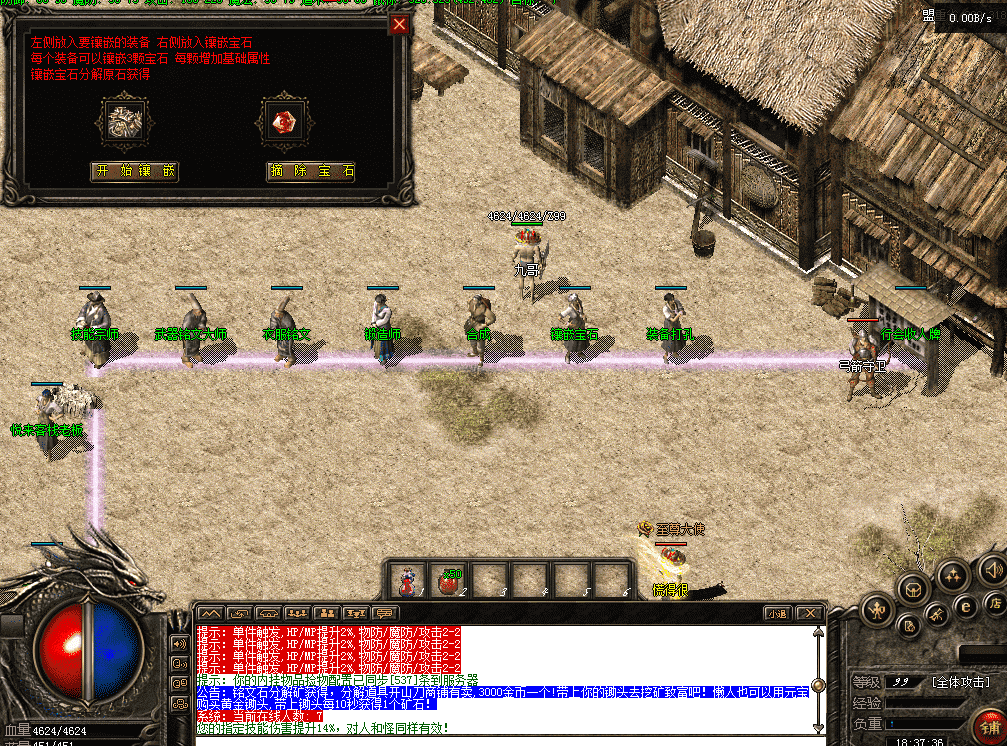Viewport: 1007px width, 746px height.
Task: Use the potion in hotbar slot 1
Action: (408, 579)
